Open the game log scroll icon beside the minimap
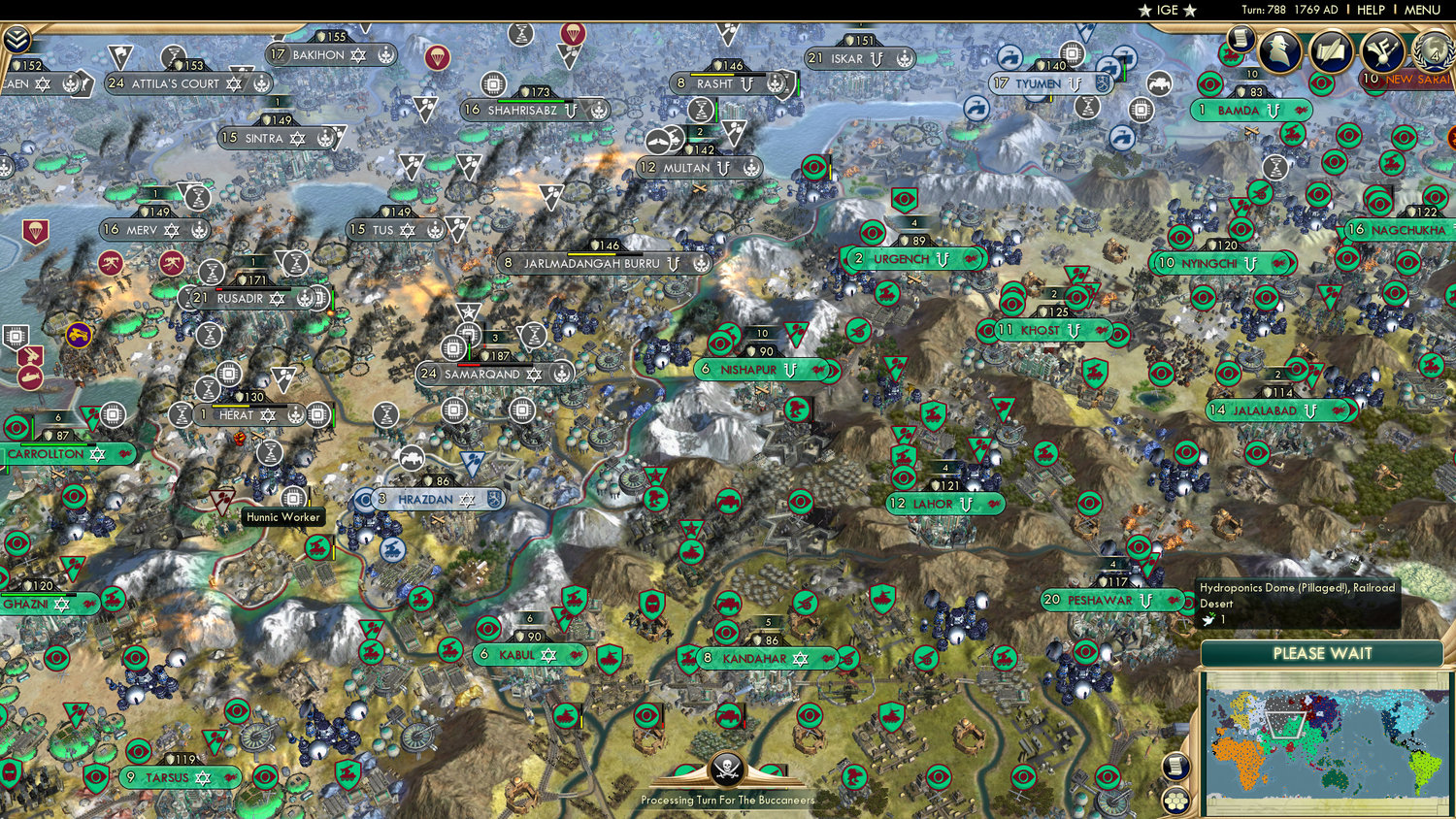Image resolution: width=1456 pixels, height=819 pixels. [1176, 766]
